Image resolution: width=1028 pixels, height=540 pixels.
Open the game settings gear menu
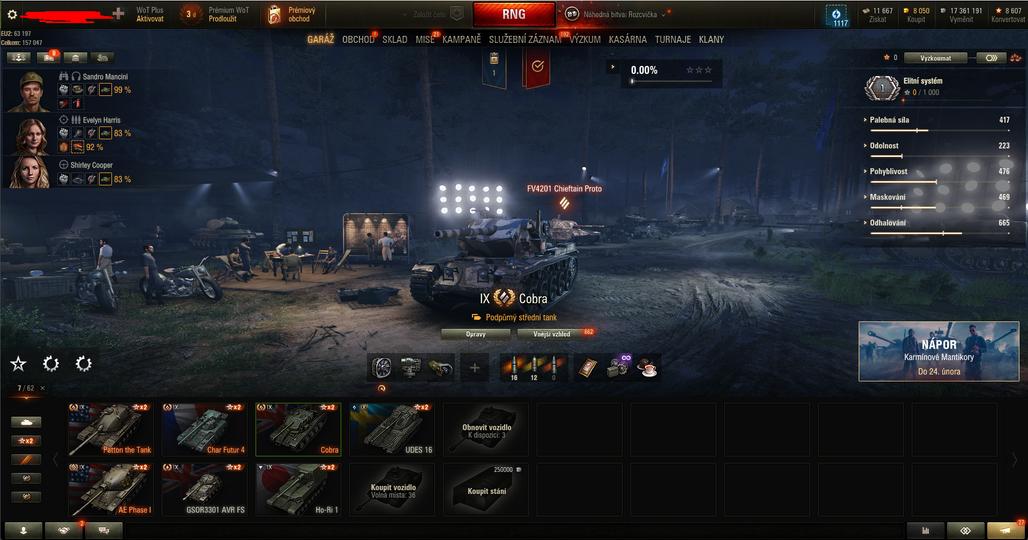tap(12, 14)
